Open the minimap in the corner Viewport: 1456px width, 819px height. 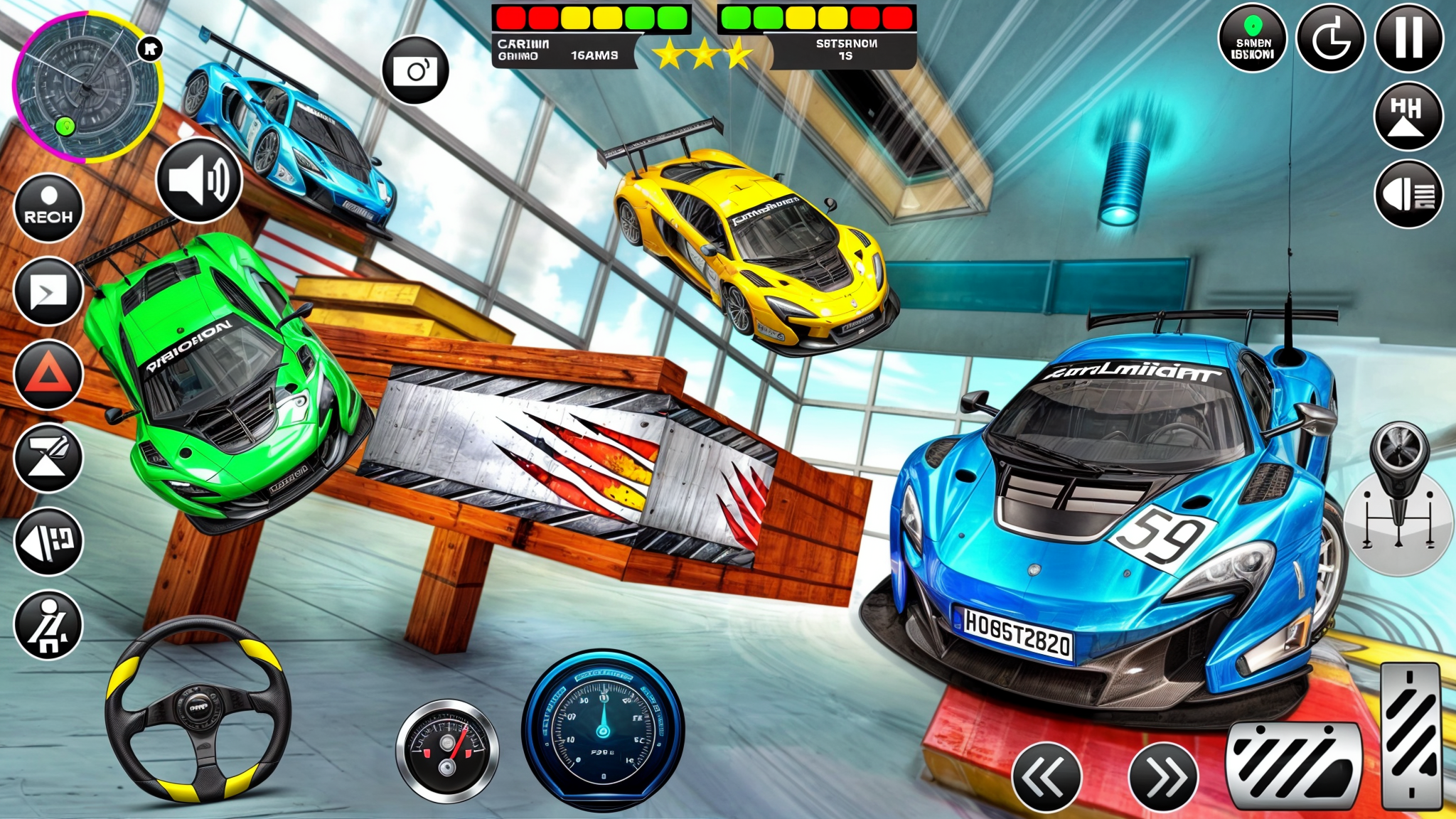click(89, 85)
